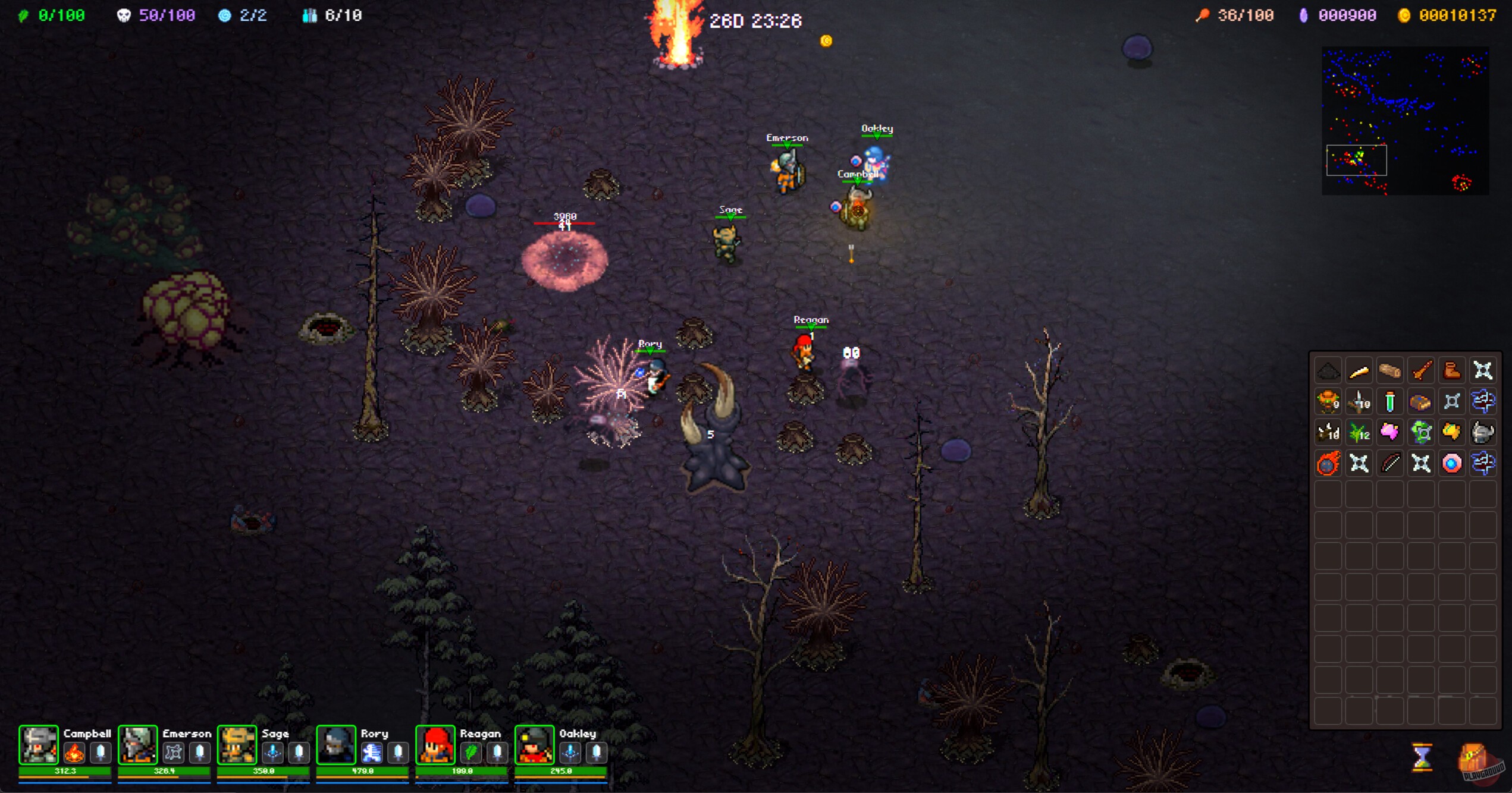Click the wooden log item in the inventory grid

tap(1390, 370)
